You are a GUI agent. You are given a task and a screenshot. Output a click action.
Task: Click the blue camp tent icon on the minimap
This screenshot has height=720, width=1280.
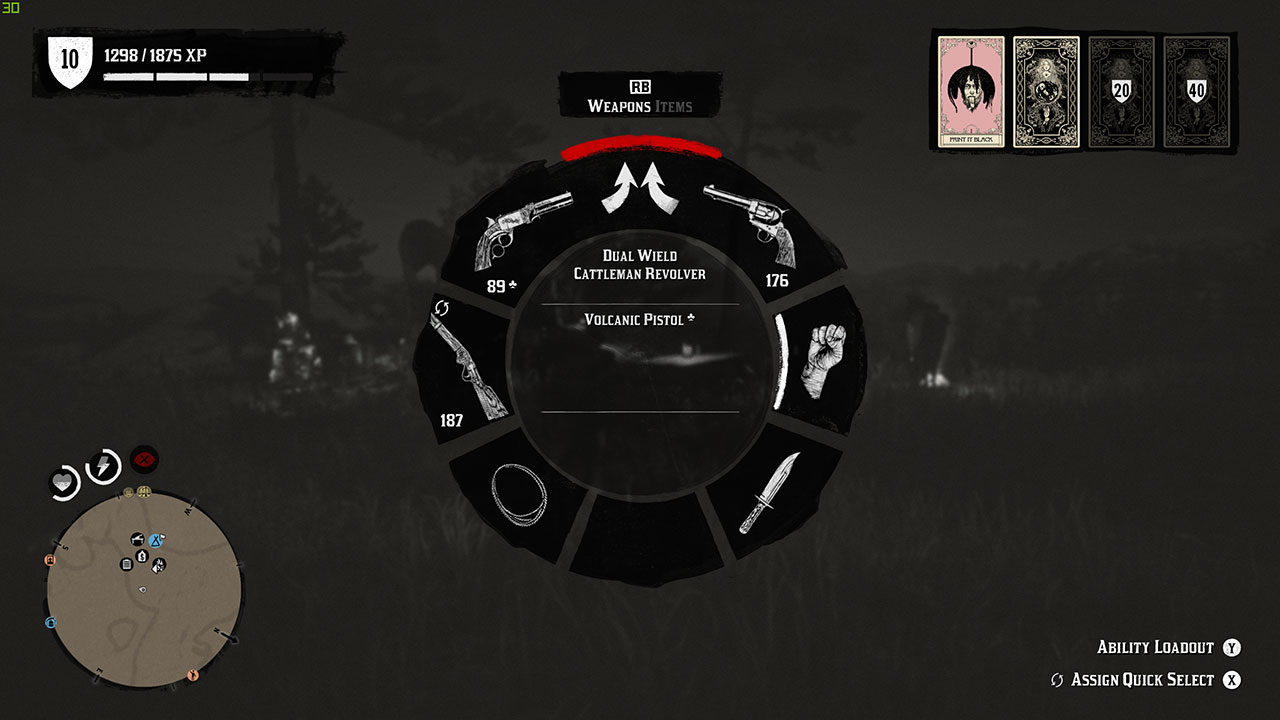pyautogui.click(x=155, y=540)
